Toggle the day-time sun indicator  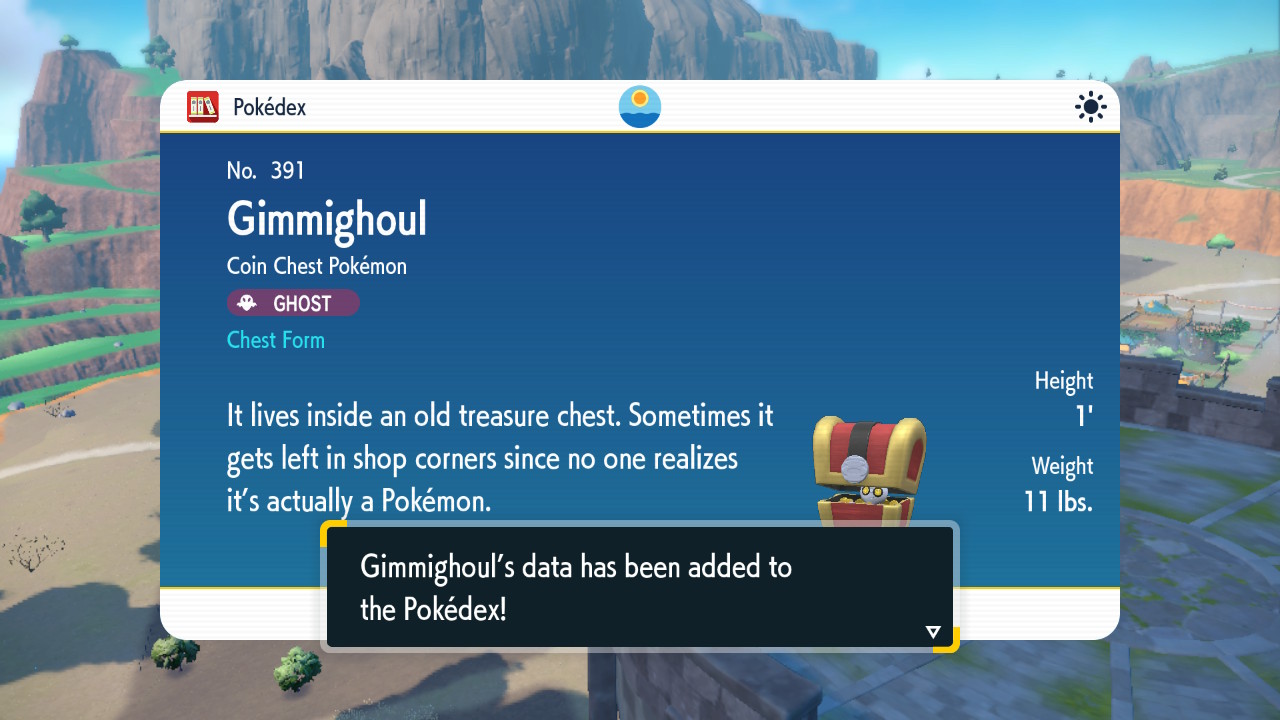click(1090, 107)
